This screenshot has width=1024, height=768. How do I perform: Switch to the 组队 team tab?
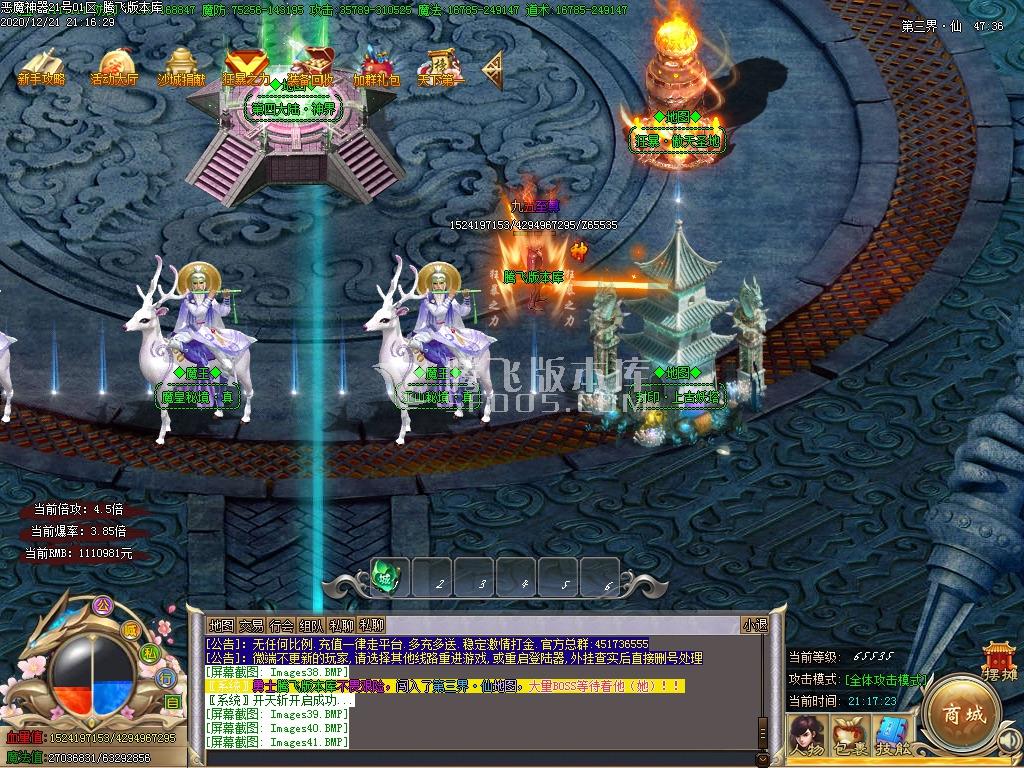pyautogui.click(x=312, y=625)
